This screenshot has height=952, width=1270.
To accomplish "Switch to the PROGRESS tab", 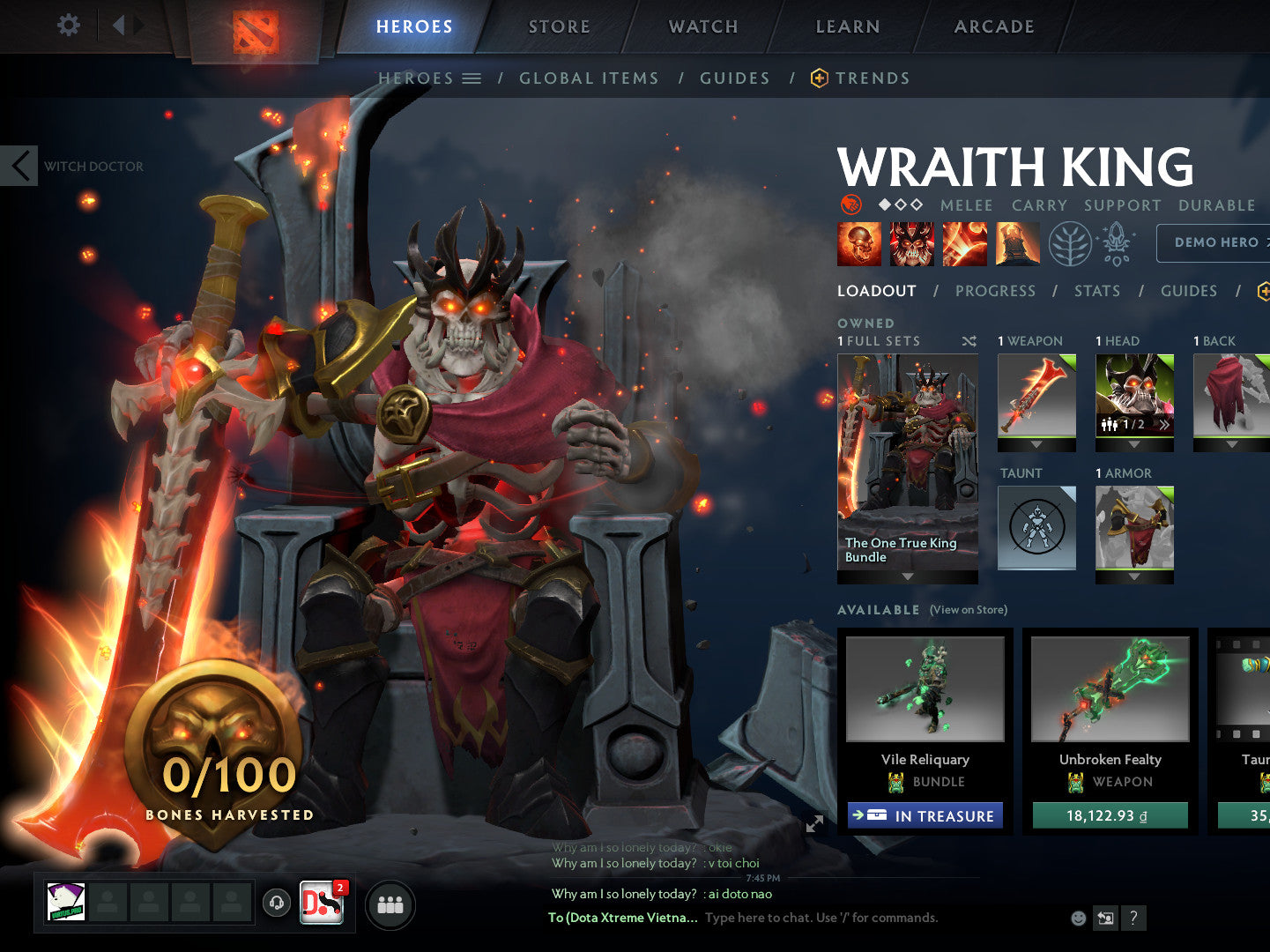I will pyautogui.click(x=995, y=291).
